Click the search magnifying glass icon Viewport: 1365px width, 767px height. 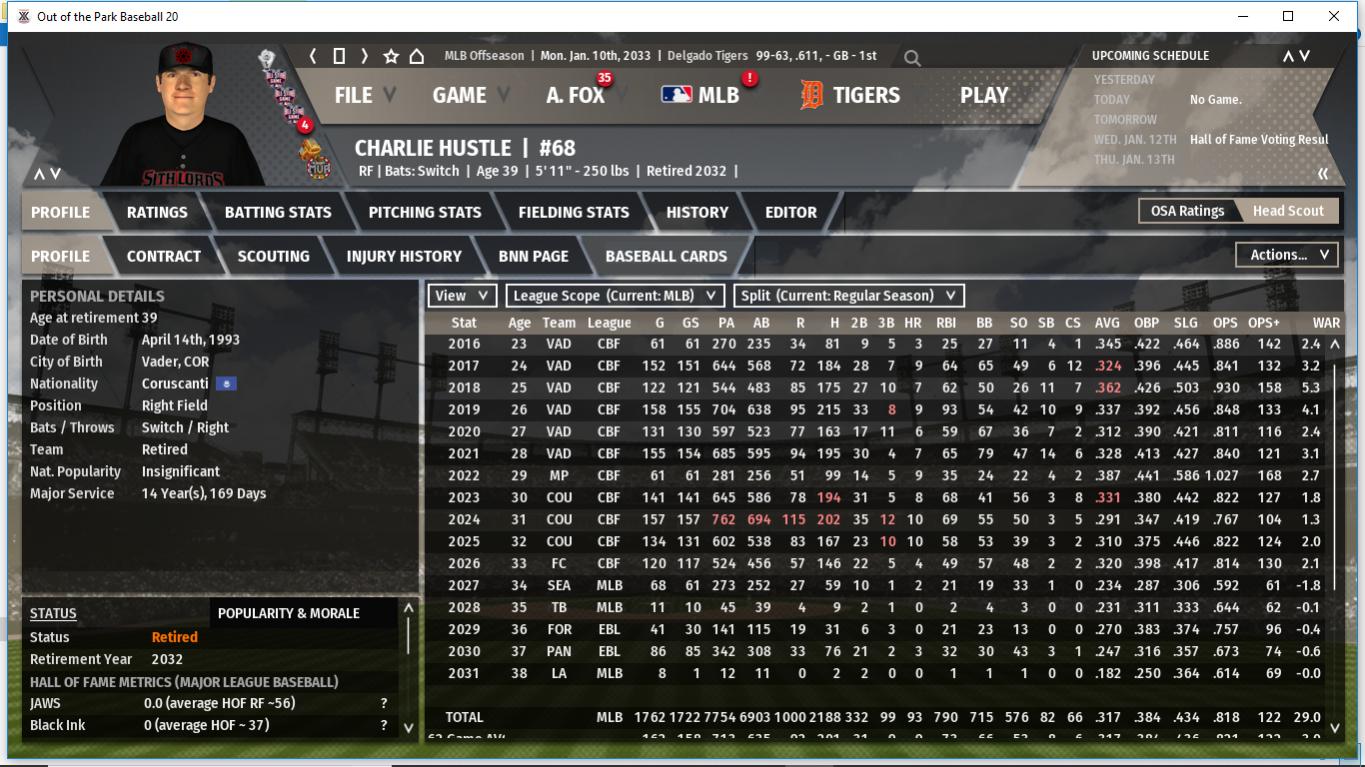[912, 58]
